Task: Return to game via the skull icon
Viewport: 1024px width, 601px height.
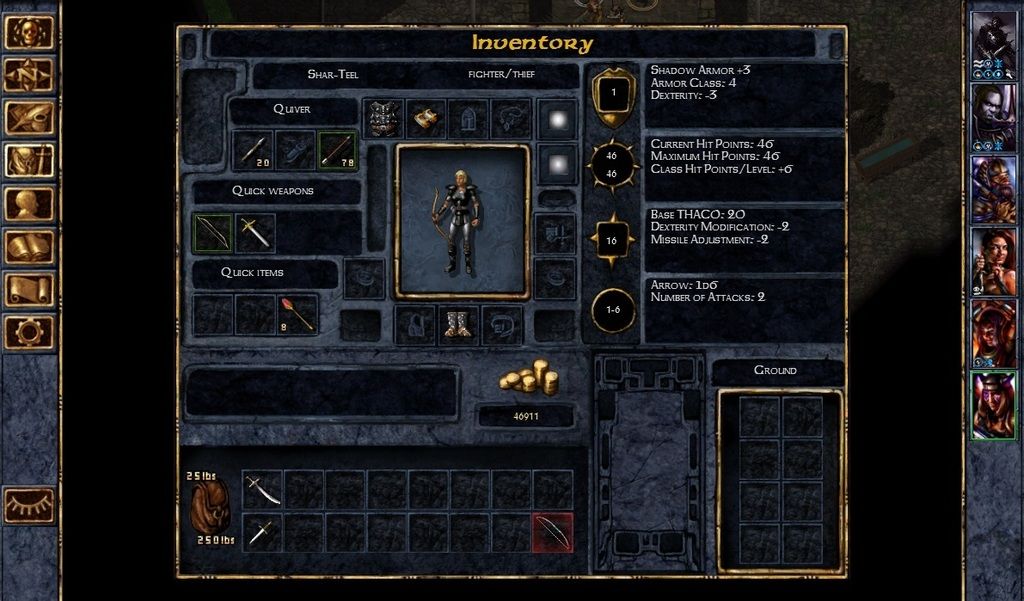Action: [29, 31]
